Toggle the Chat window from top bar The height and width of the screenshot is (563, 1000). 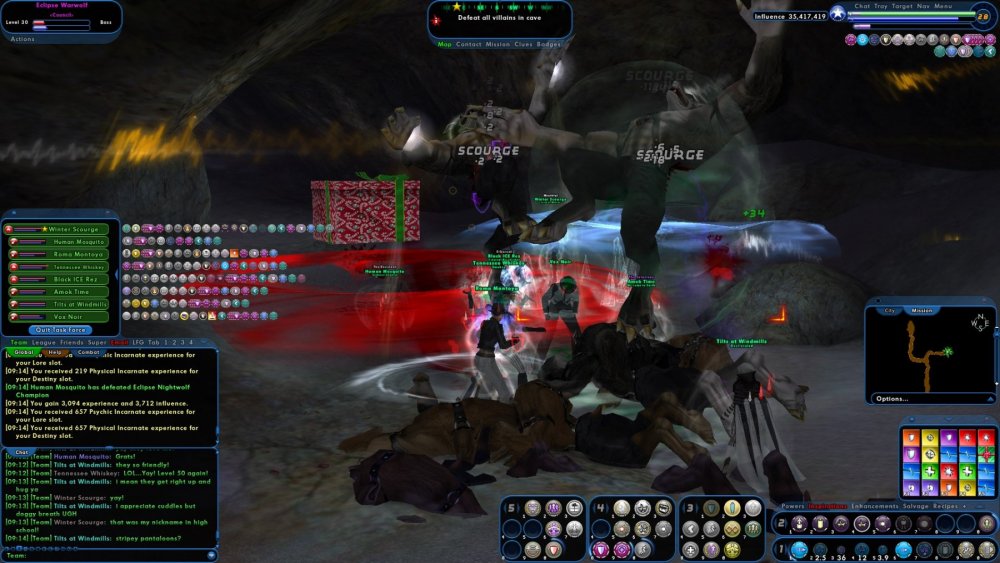coord(862,6)
